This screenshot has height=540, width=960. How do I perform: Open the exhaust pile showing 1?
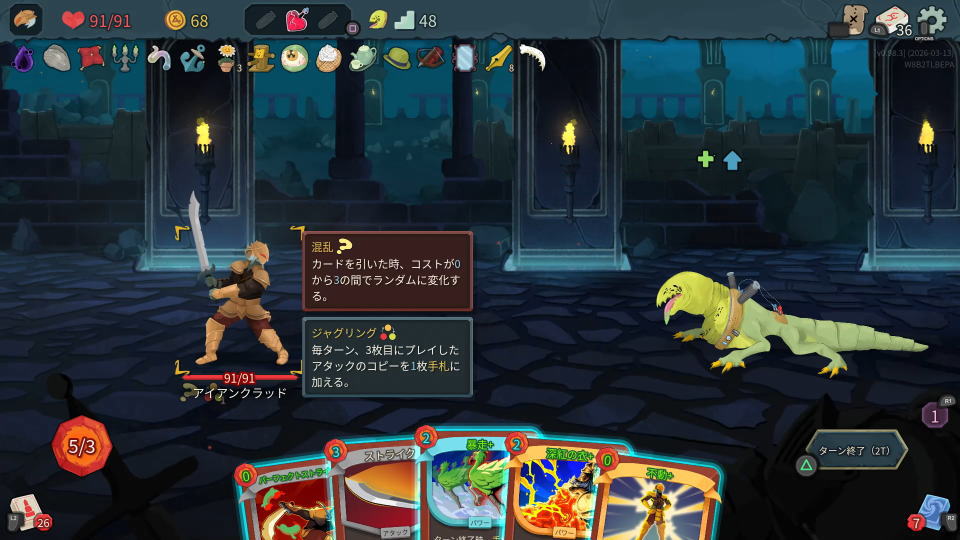point(934,414)
